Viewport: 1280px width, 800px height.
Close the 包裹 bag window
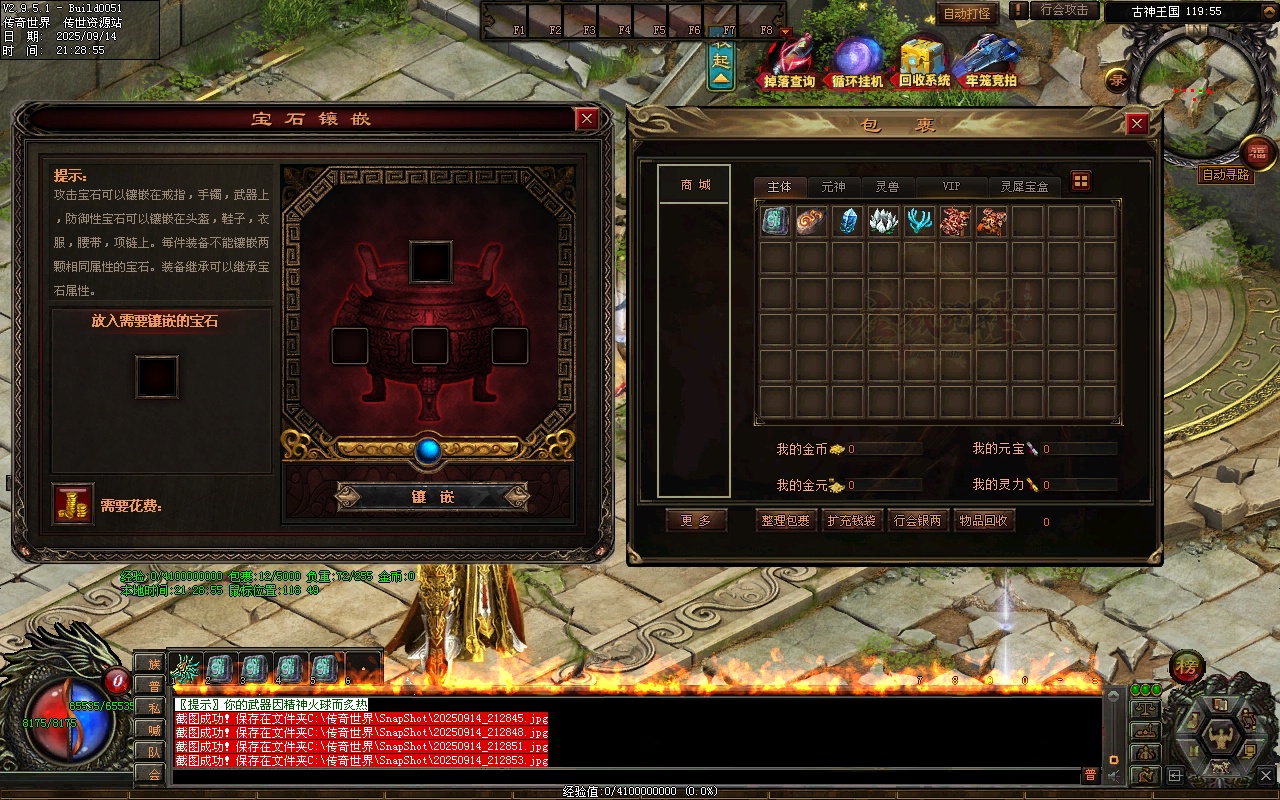[x=1137, y=124]
